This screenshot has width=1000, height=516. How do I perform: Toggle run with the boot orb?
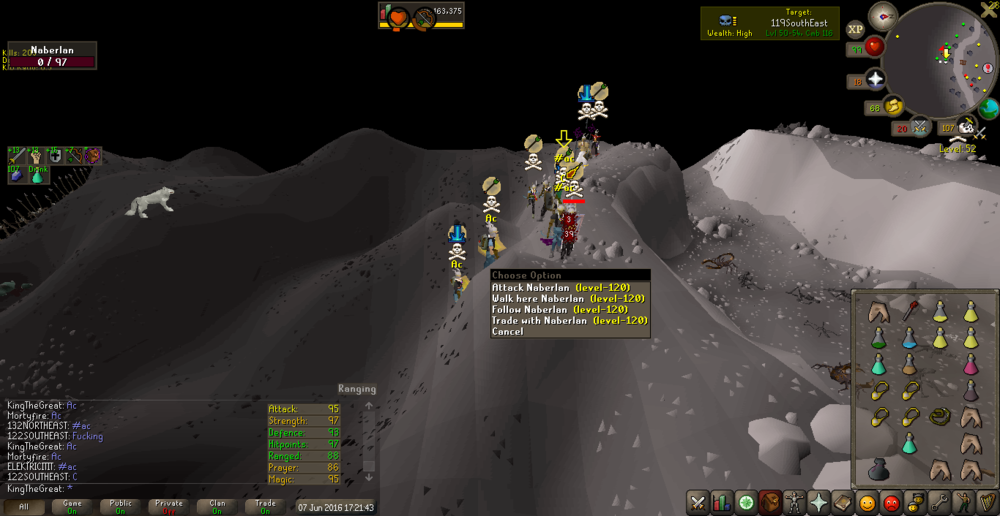tap(894, 106)
